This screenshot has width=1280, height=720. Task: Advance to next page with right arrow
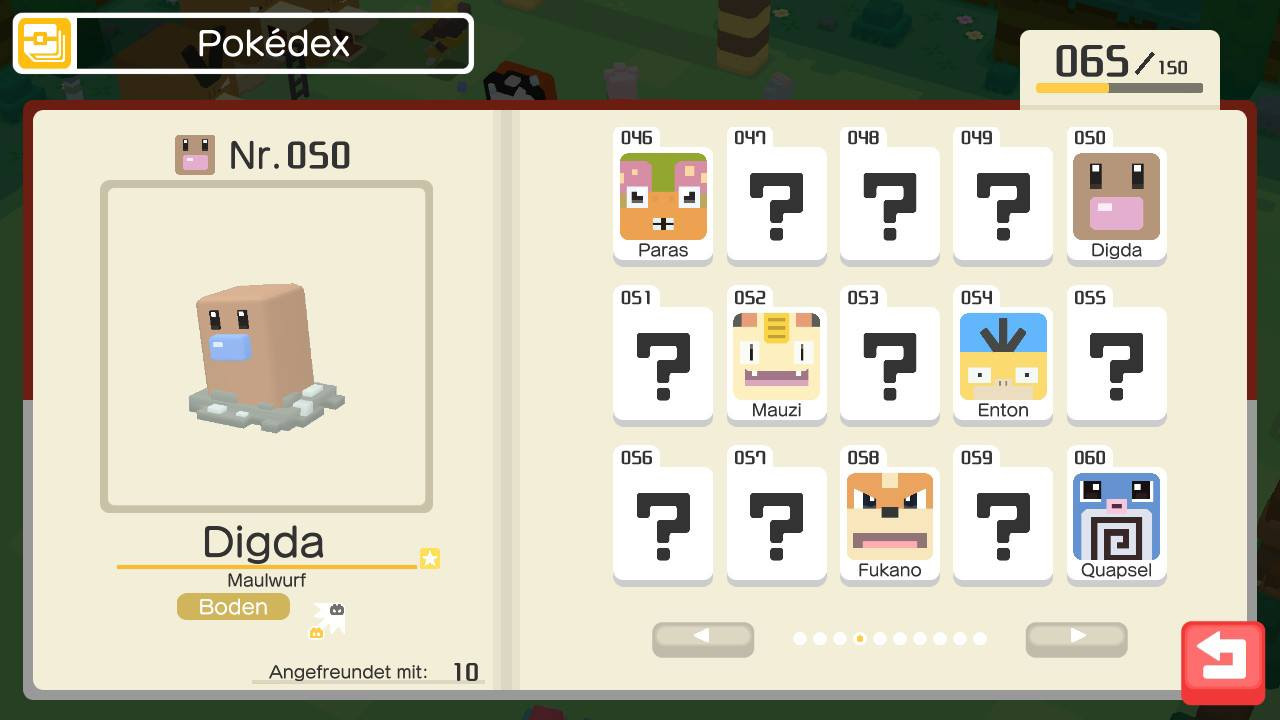[x=1076, y=639]
